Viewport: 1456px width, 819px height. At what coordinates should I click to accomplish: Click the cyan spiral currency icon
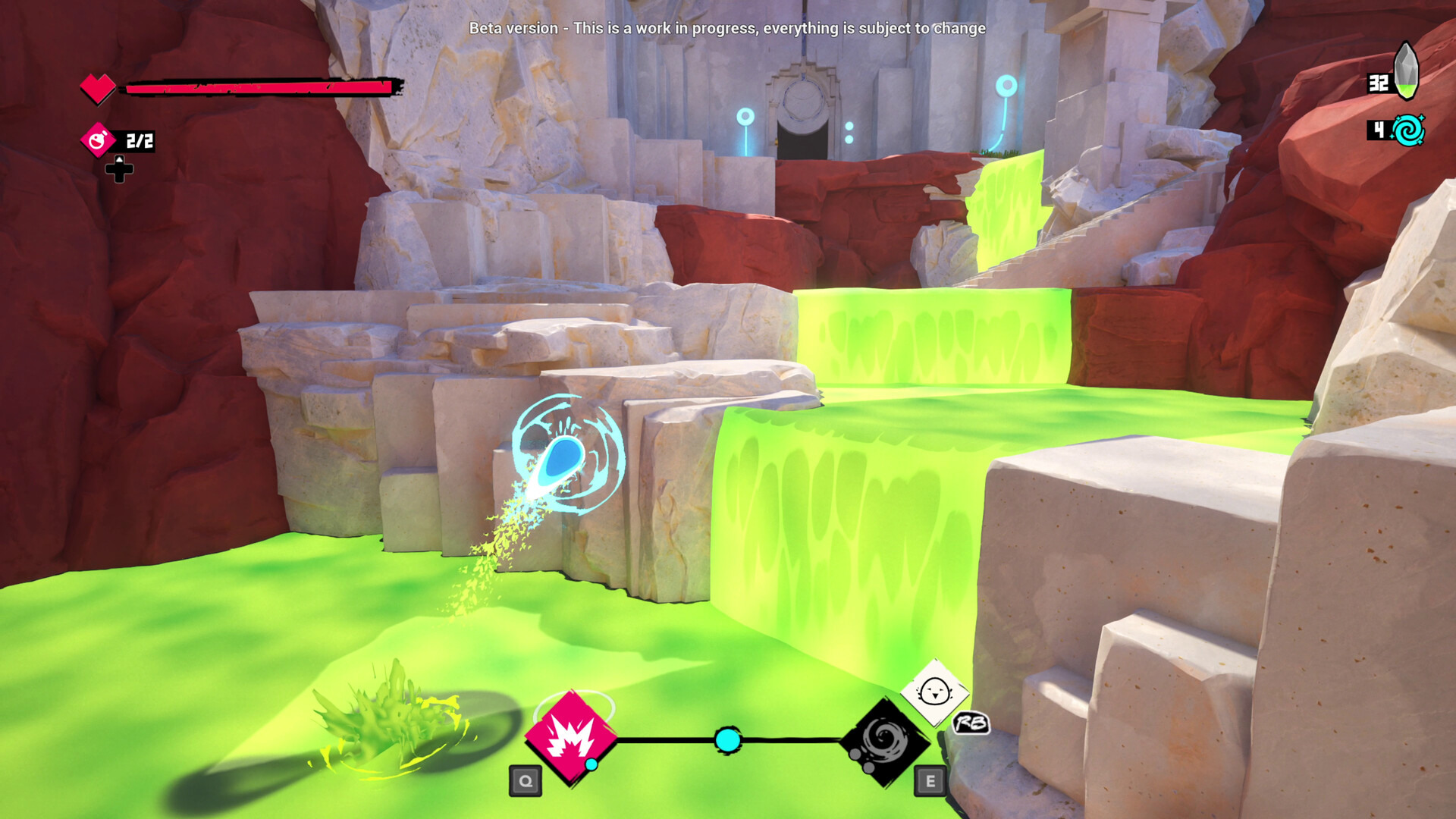[1408, 130]
